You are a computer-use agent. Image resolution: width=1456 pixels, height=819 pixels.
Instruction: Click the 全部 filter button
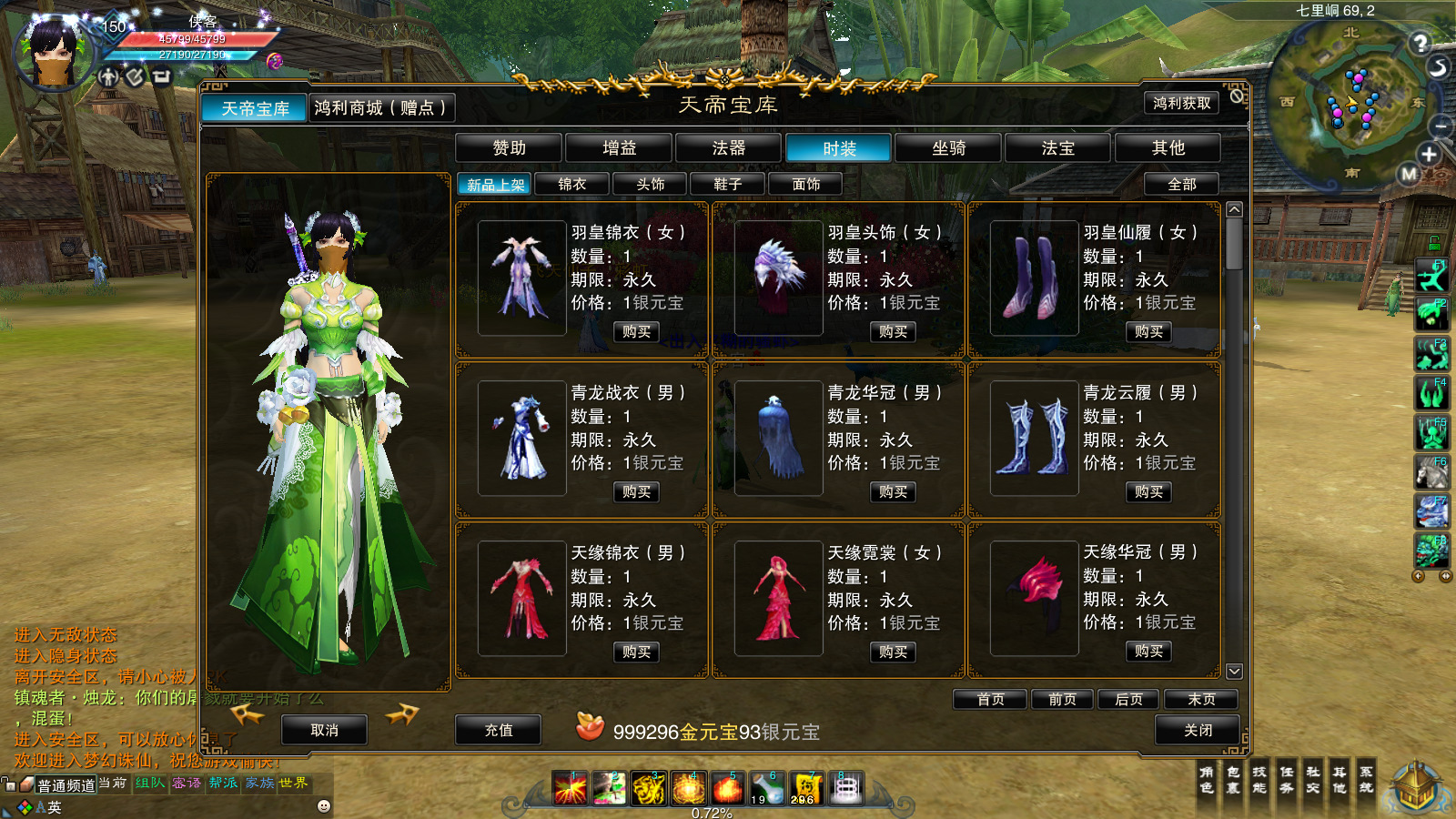tap(1181, 185)
